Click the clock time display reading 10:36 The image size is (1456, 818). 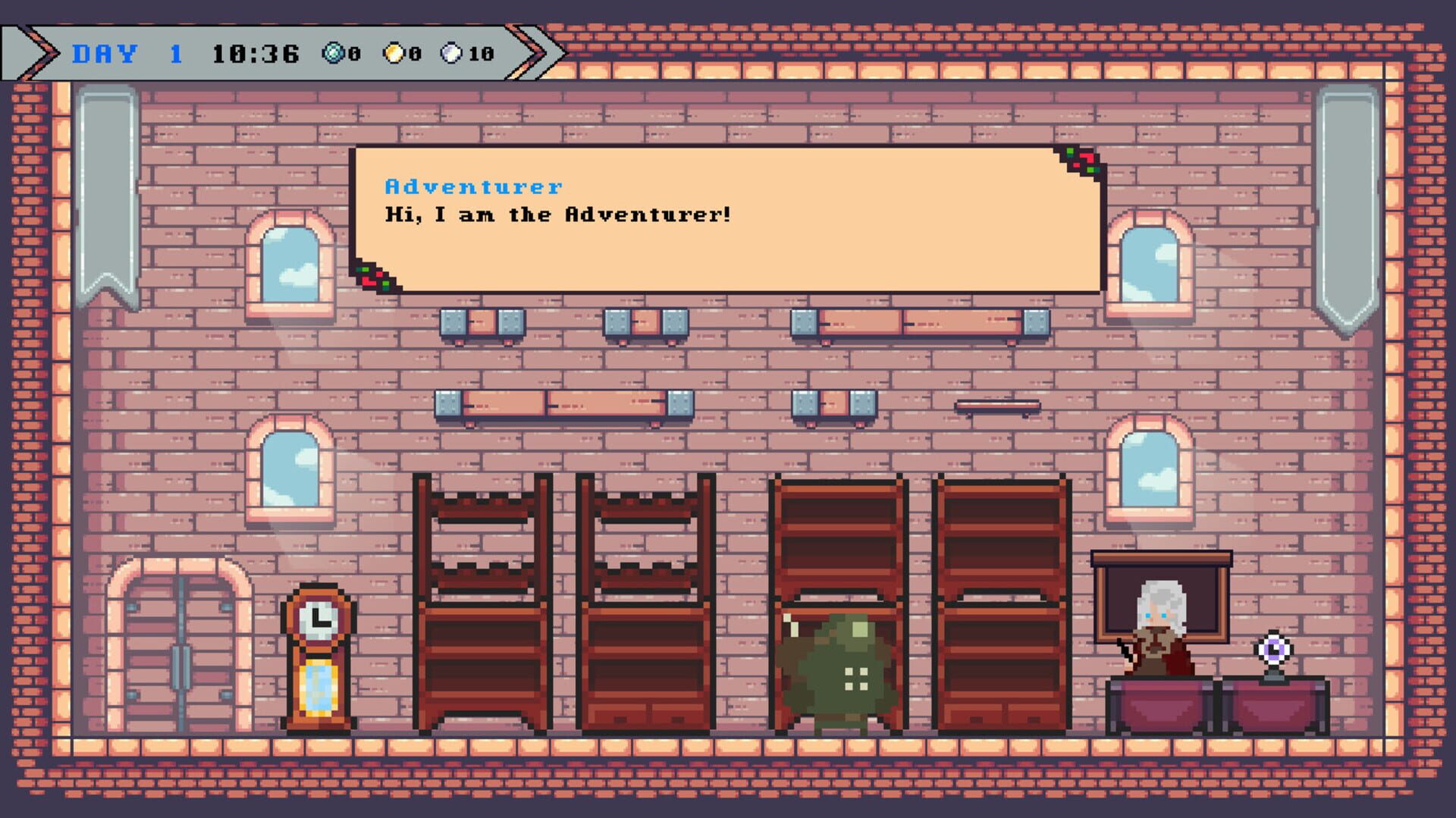pos(258,52)
